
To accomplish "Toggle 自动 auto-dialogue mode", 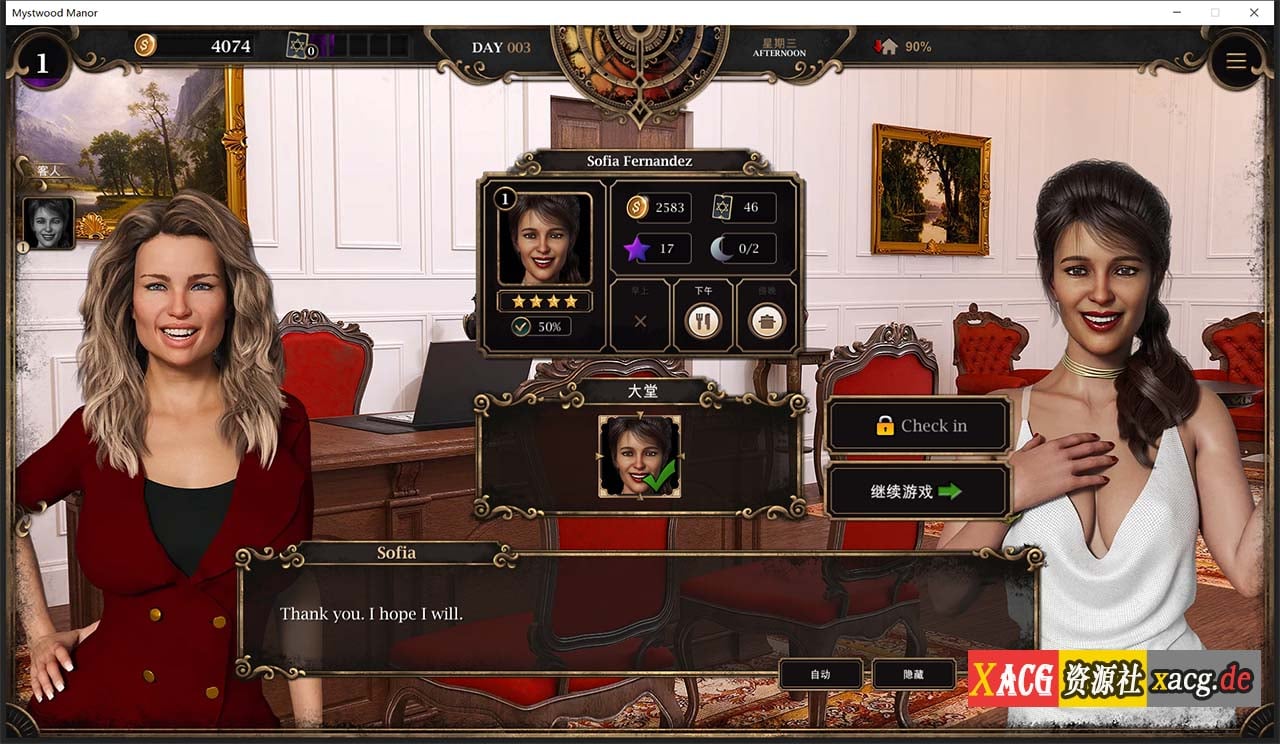I will click(x=820, y=674).
